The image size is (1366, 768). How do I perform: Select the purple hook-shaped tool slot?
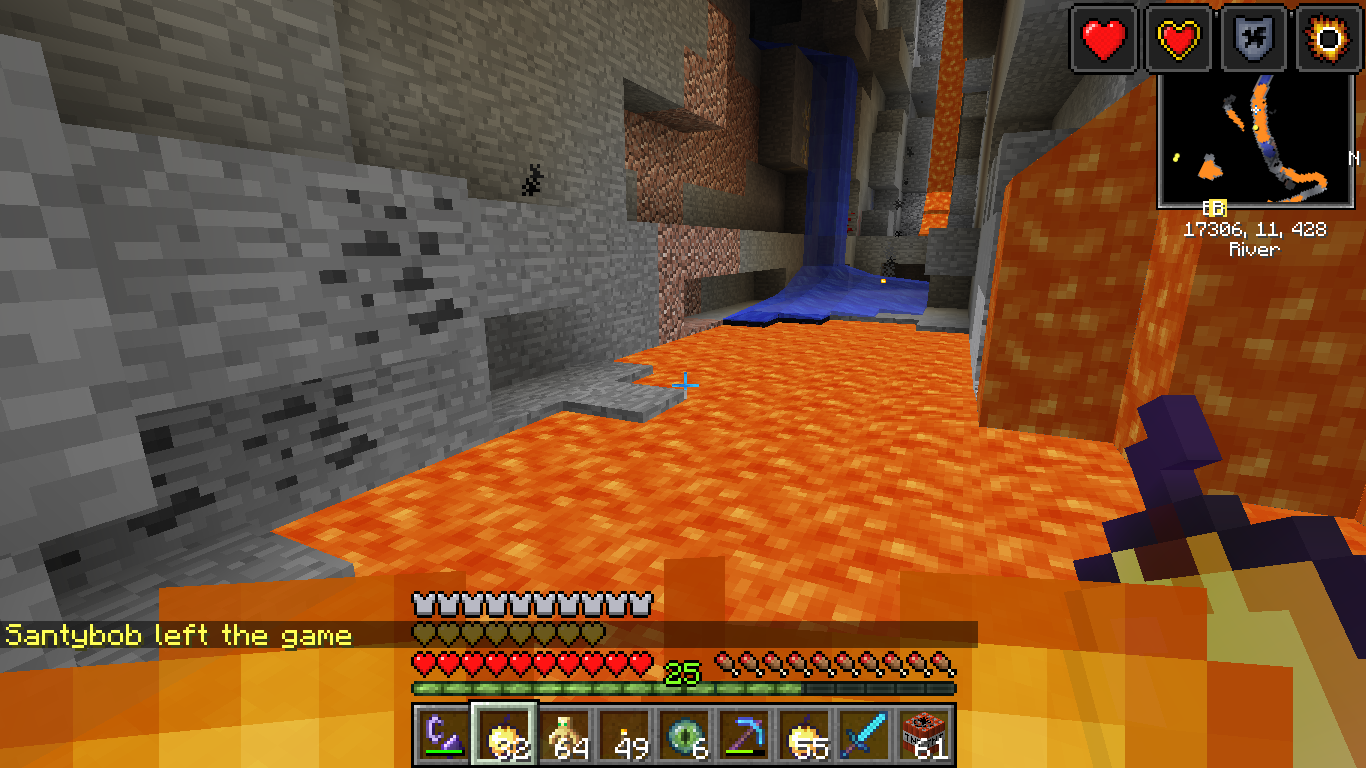tap(442, 736)
